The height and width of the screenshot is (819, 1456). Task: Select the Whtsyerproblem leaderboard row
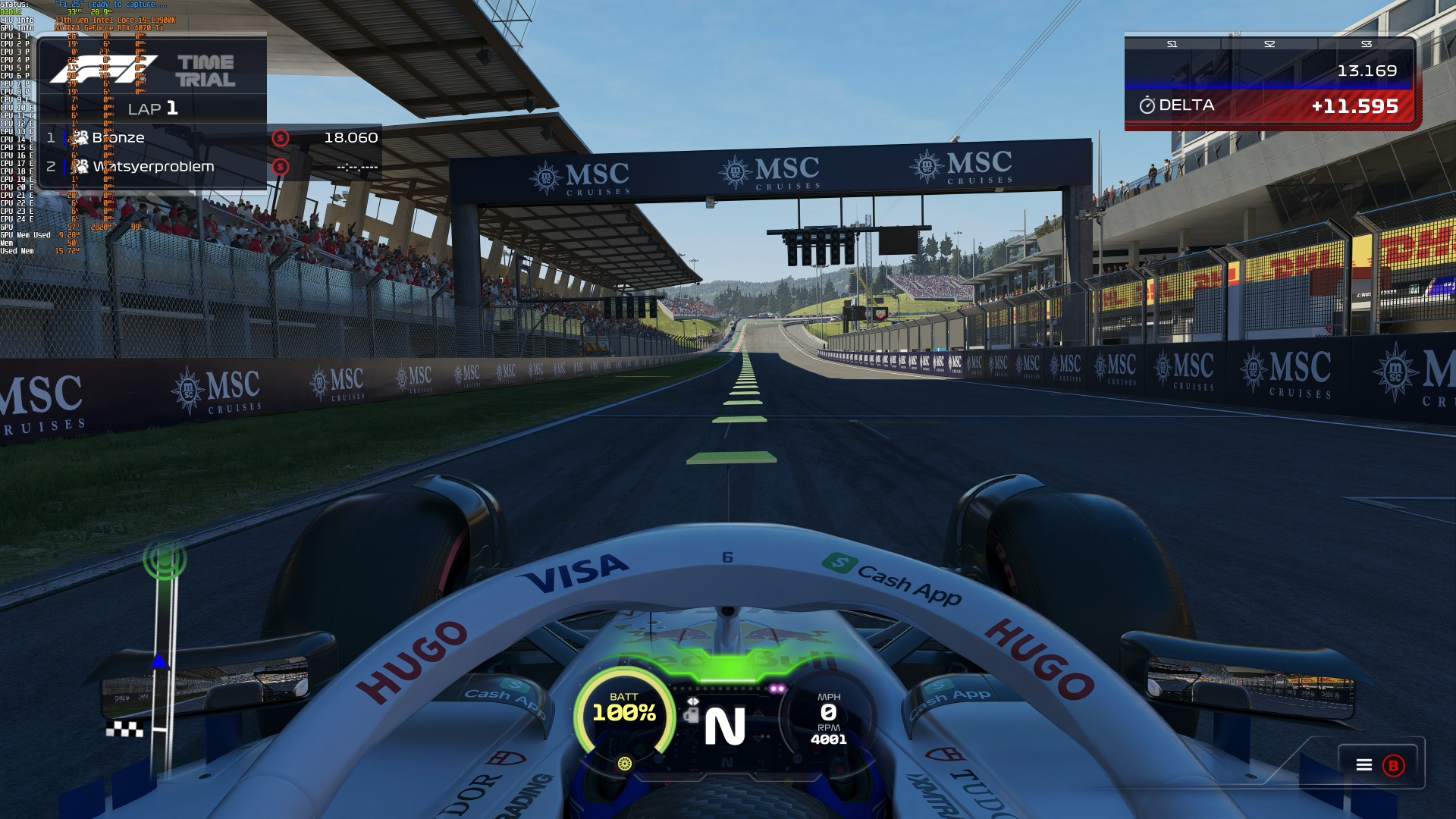tap(209, 167)
